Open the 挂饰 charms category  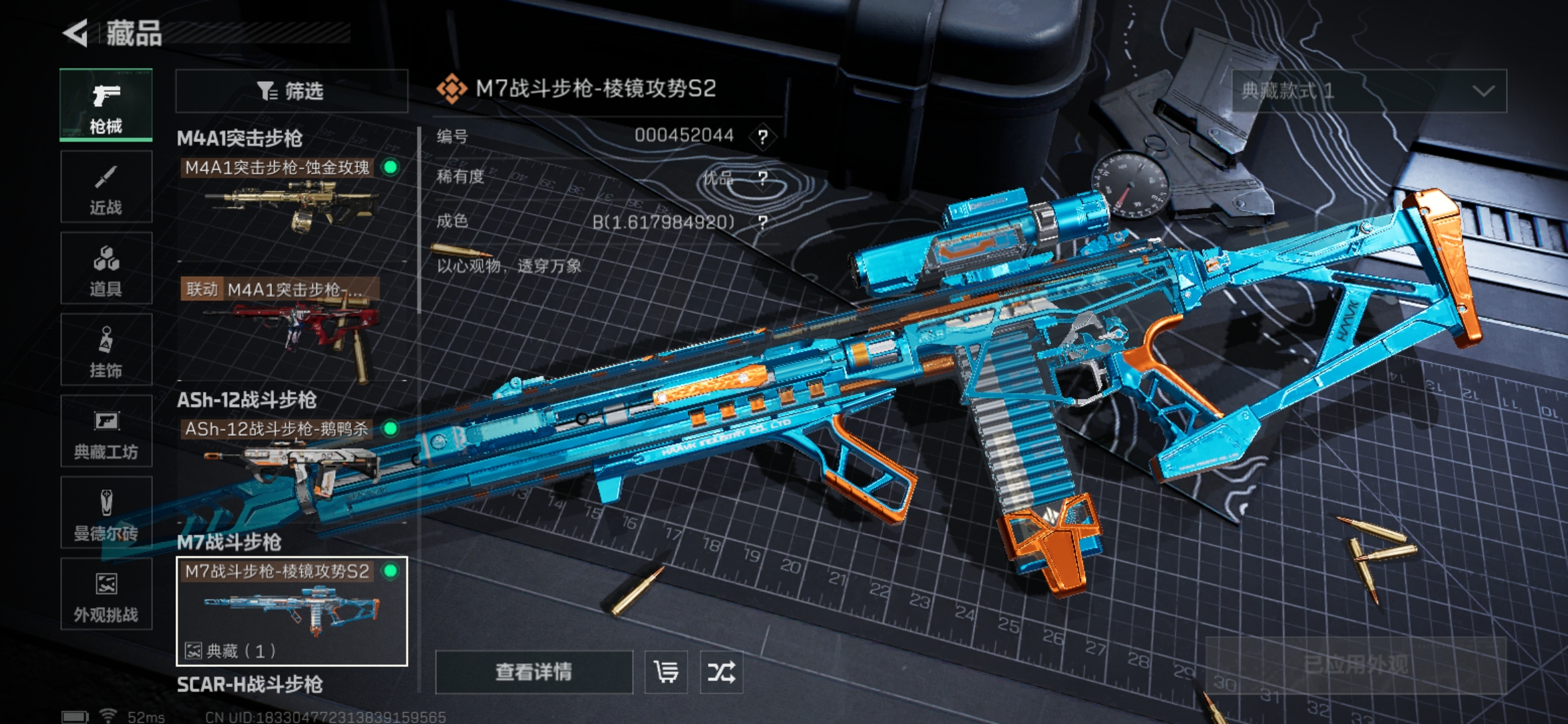[x=106, y=350]
